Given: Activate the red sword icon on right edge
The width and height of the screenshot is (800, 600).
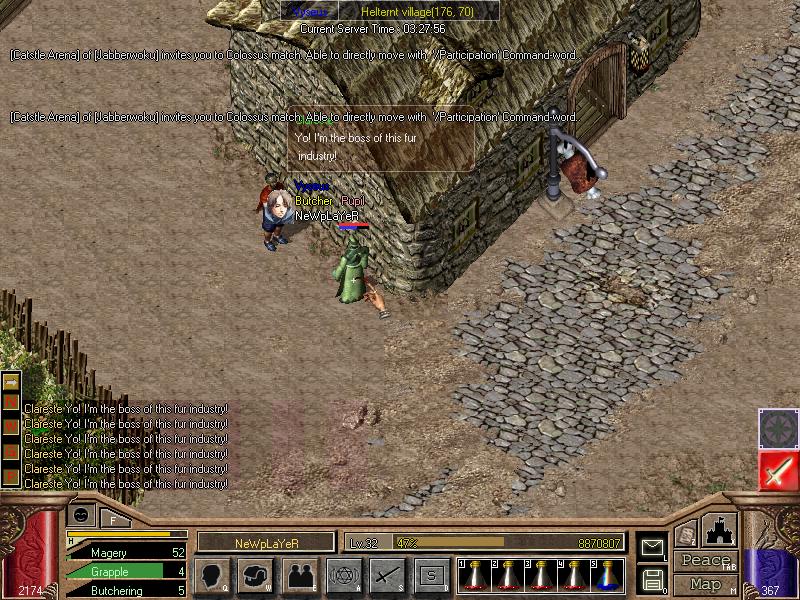Looking at the screenshot, I should point(778,470).
